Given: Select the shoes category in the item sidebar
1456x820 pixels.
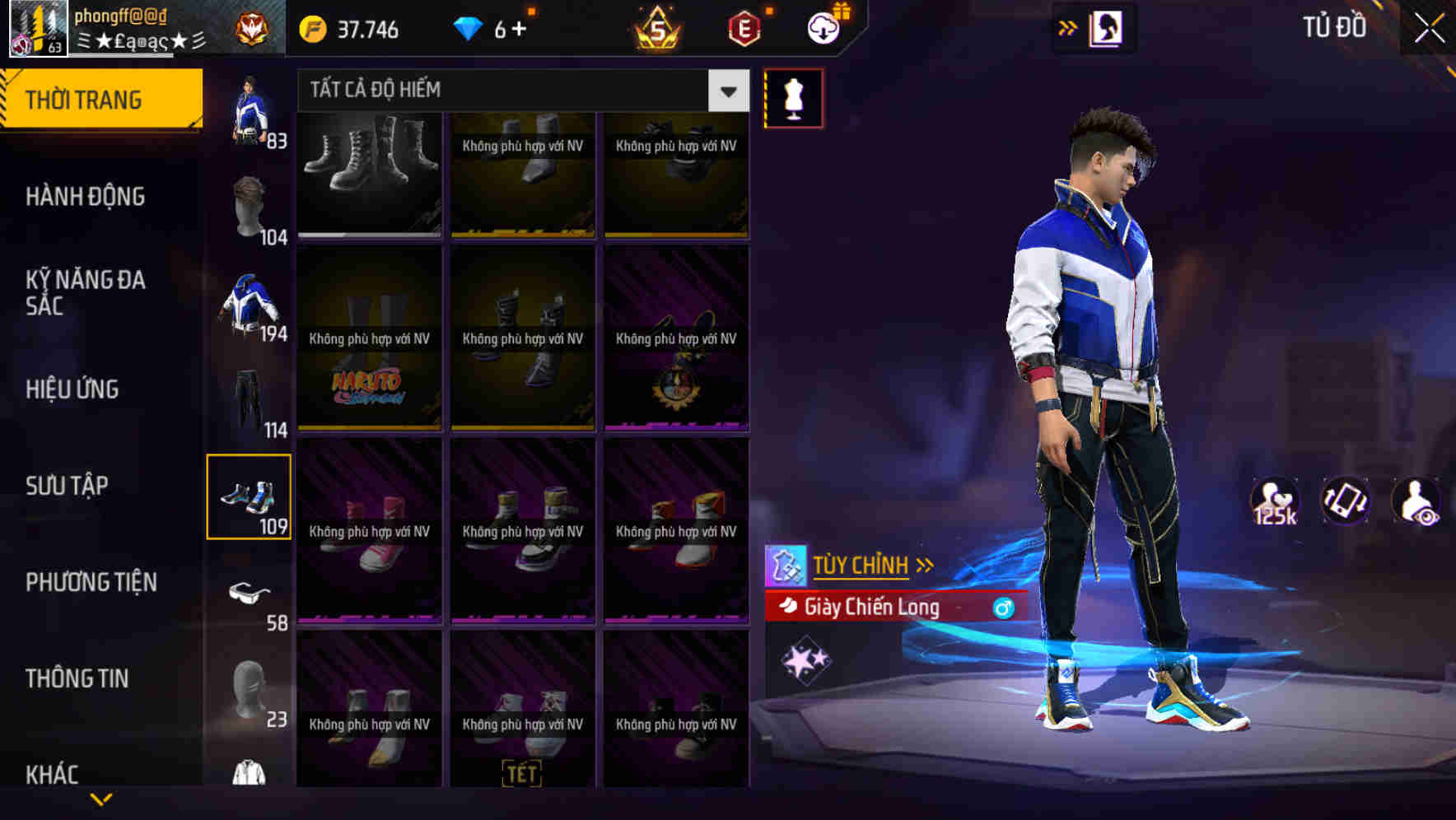Looking at the screenshot, I should [x=250, y=496].
